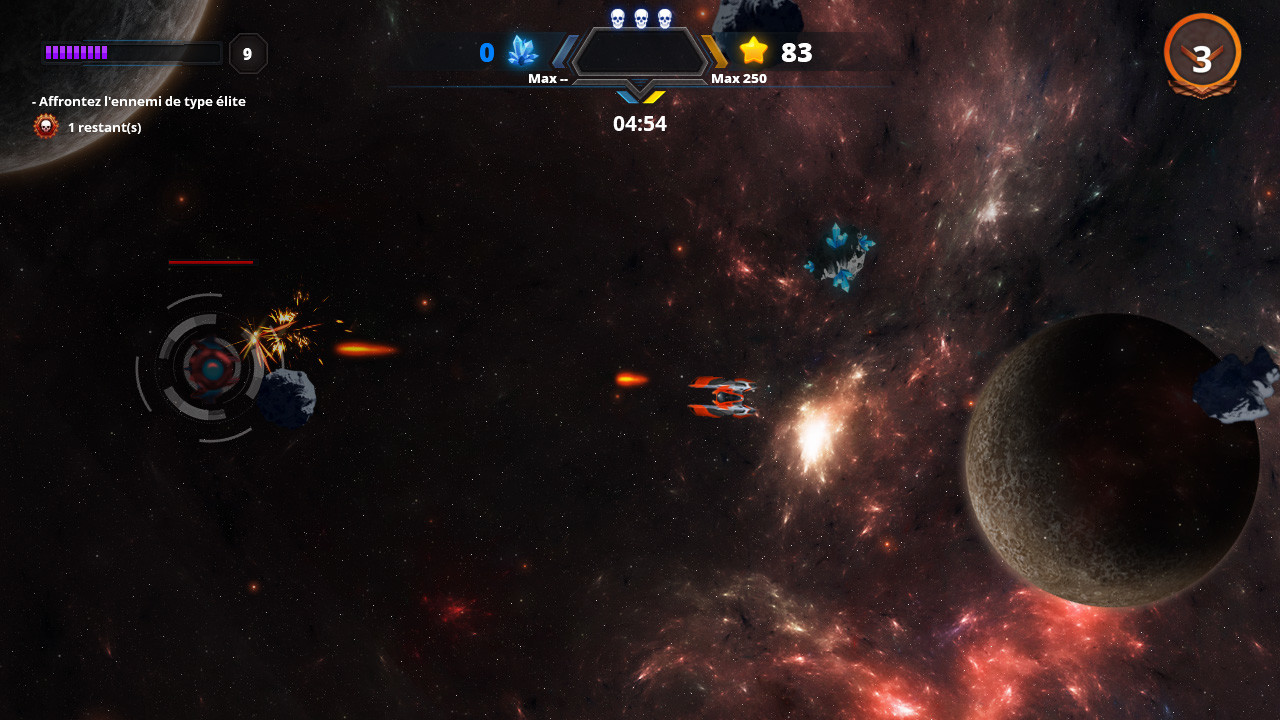Click the blue chevron on the scoreboard left
This screenshot has width=1280, height=720.
tap(566, 52)
